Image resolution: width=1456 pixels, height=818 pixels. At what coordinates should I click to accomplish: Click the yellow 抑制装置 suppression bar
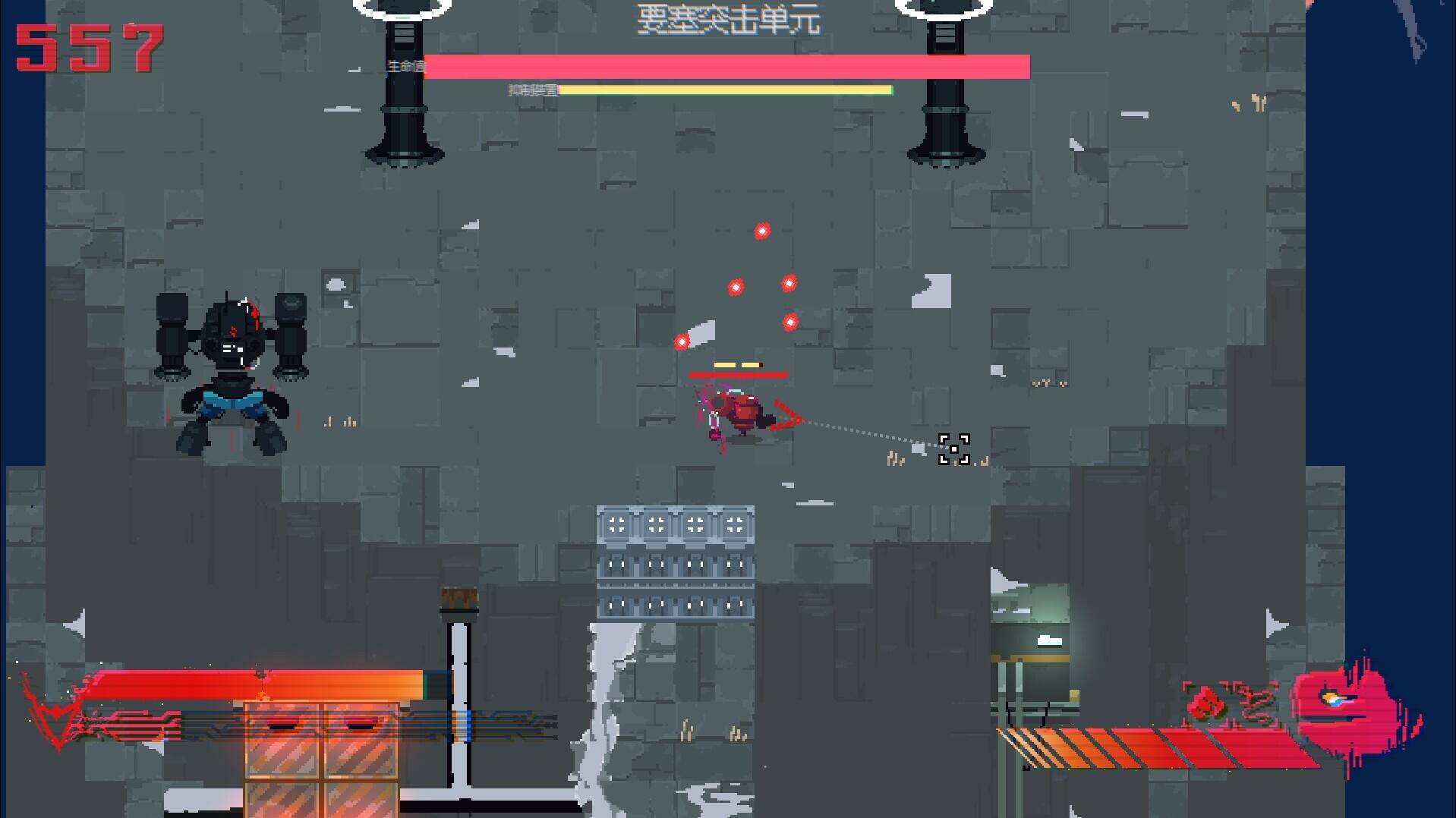[x=725, y=90]
